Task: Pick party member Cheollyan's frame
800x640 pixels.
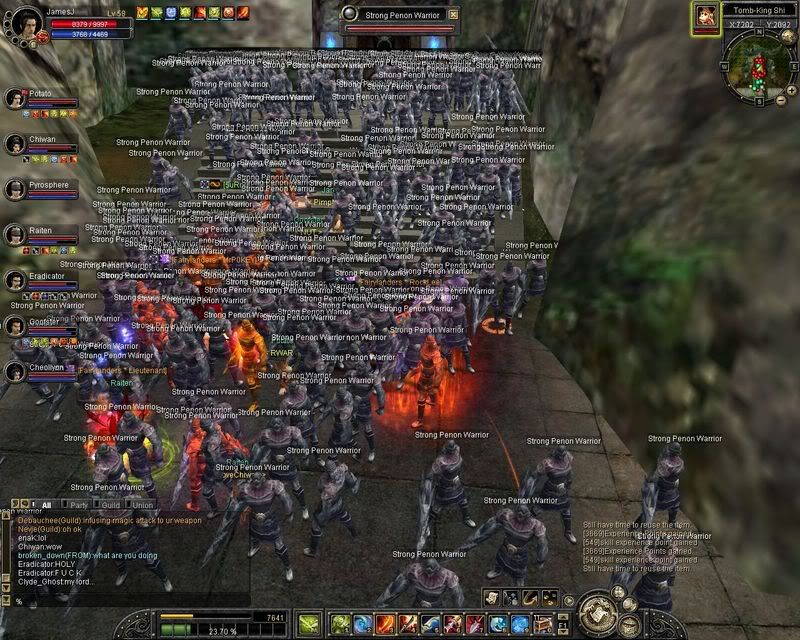Action: [x=40, y=372]
